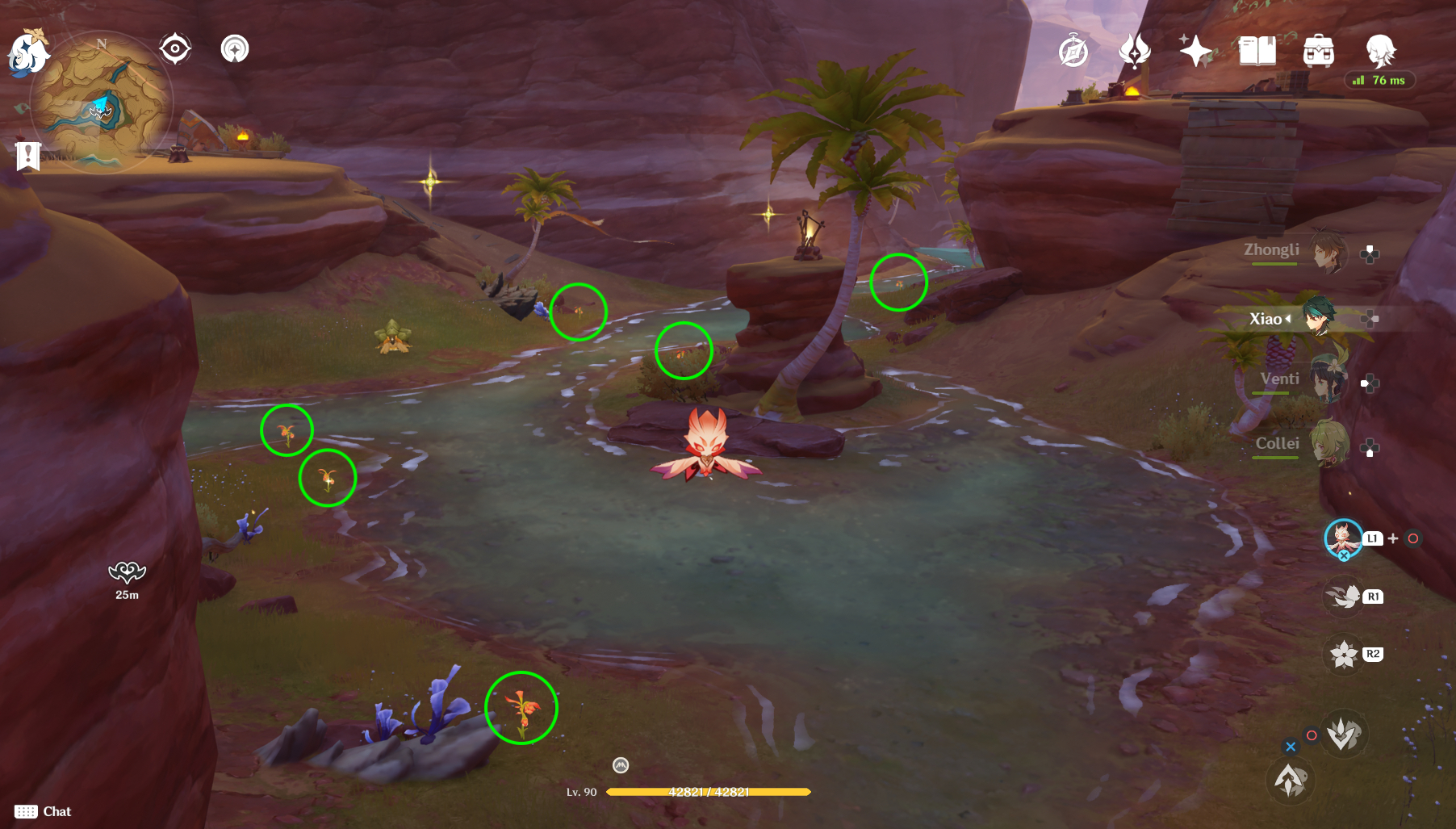Click the 76 ms ping indicator
The image size is (1456, 829).
point(1379,81)
